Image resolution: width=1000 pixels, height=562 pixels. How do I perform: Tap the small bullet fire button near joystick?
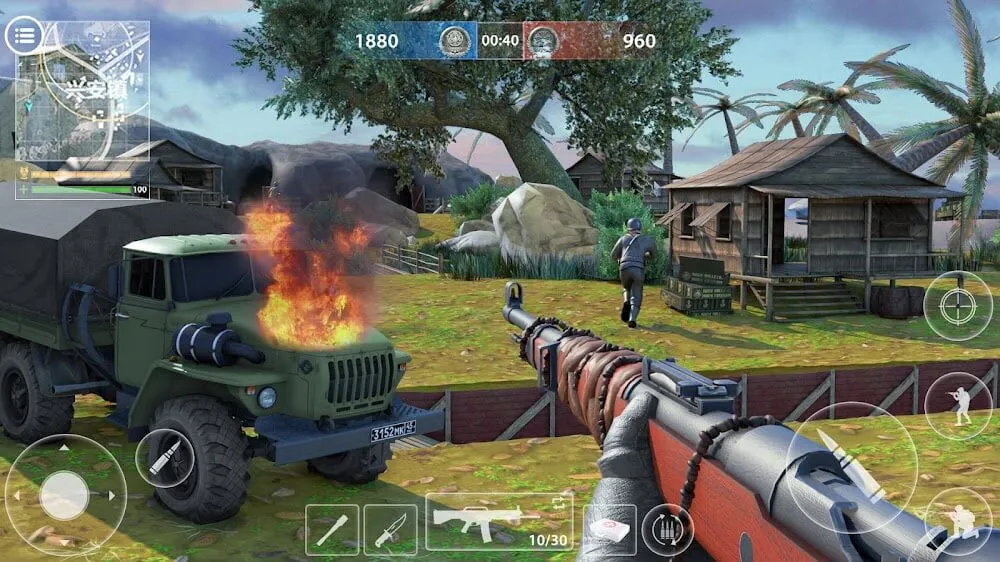click(x=165, y=458)
